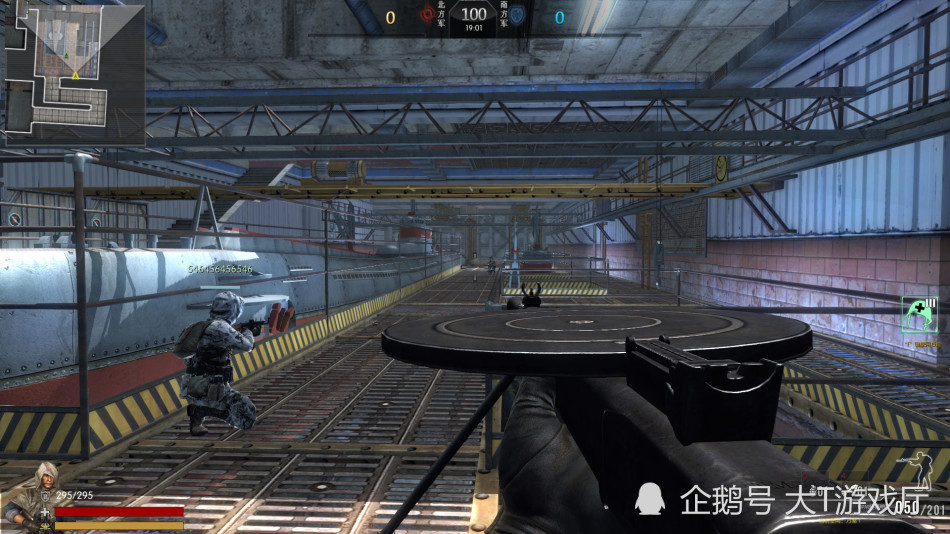Click the red northern army team emblem
Image resolution: width=950 pixels, height=534 pixels.
(x=427, y=16)
